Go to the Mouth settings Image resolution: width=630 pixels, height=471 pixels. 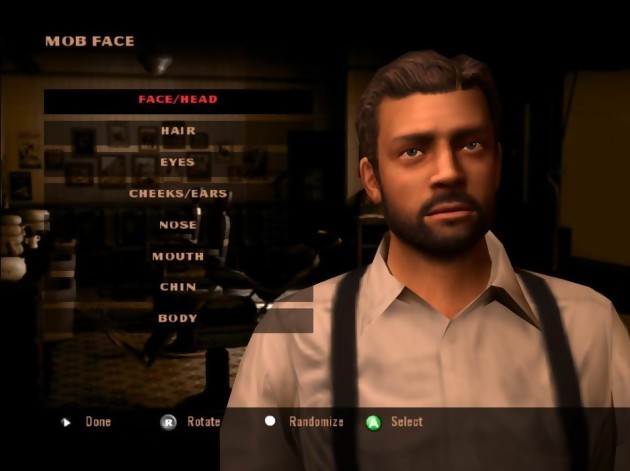tap(178, 256)
